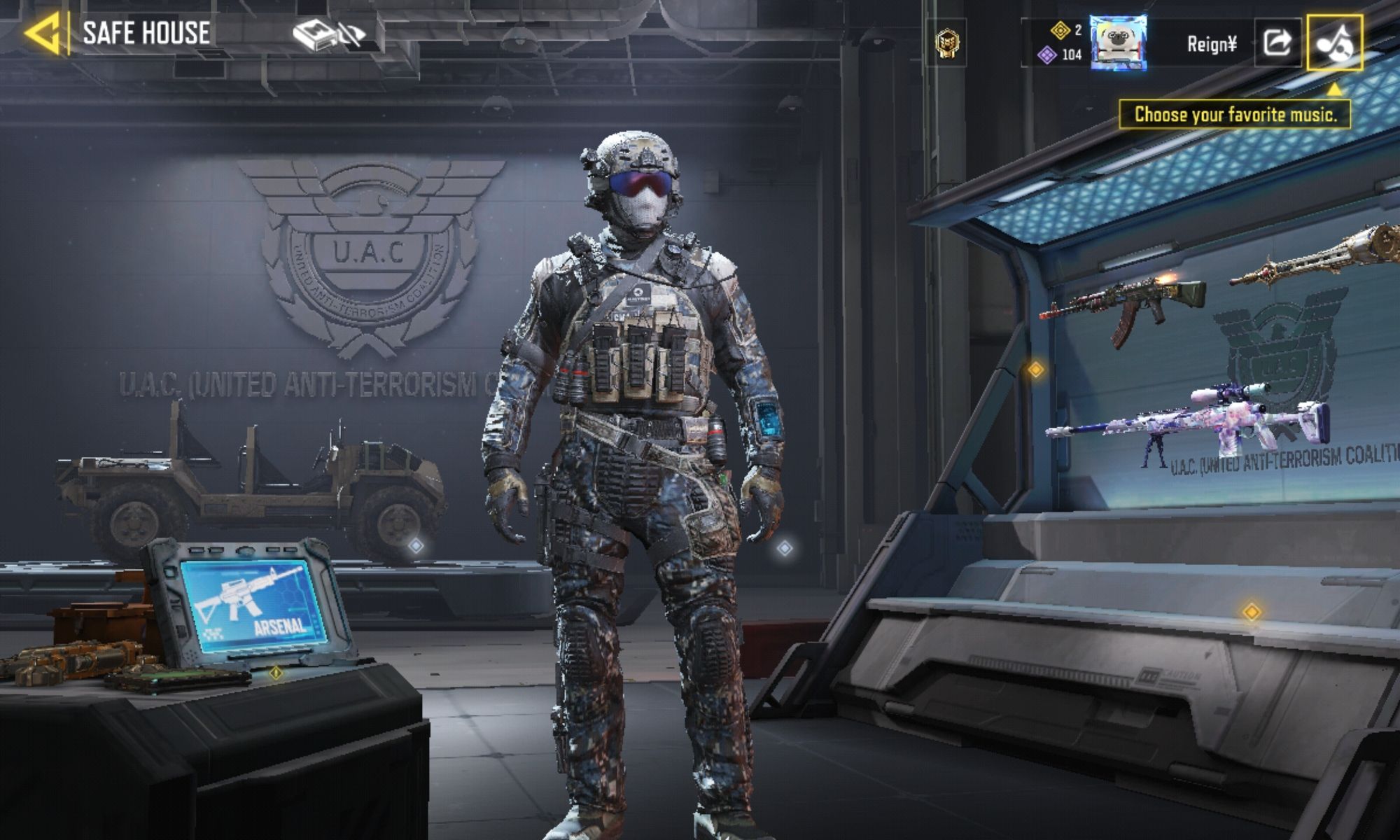The width and height of the screenshot is (1400, 840).
Task: Select the yellow diamond marker beside the weapon display
Action: pyautogui.click(x=1035, y=369)
